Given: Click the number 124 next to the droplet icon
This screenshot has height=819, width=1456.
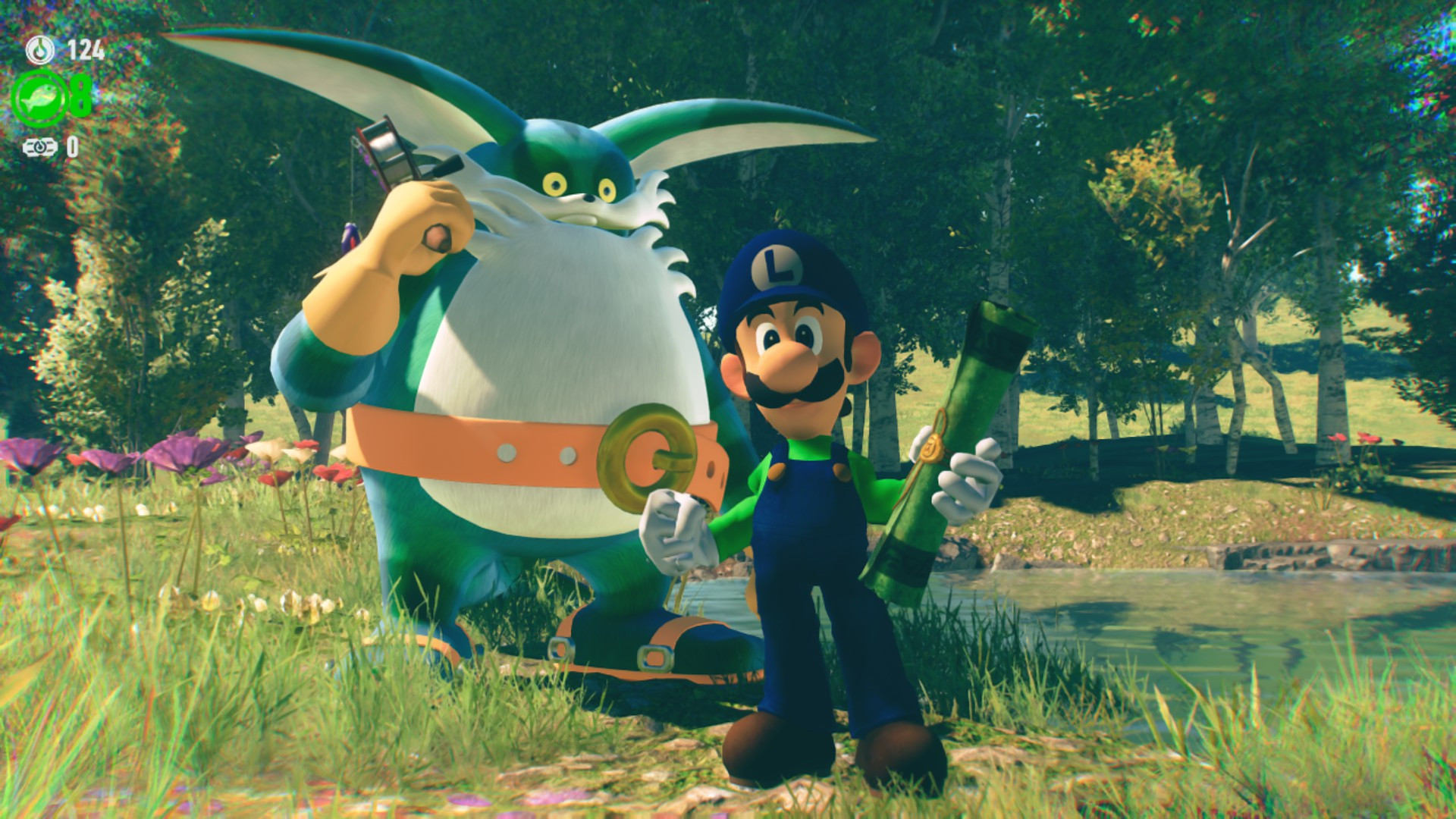Looking at the screenshot, I should [x=85, y=49].
